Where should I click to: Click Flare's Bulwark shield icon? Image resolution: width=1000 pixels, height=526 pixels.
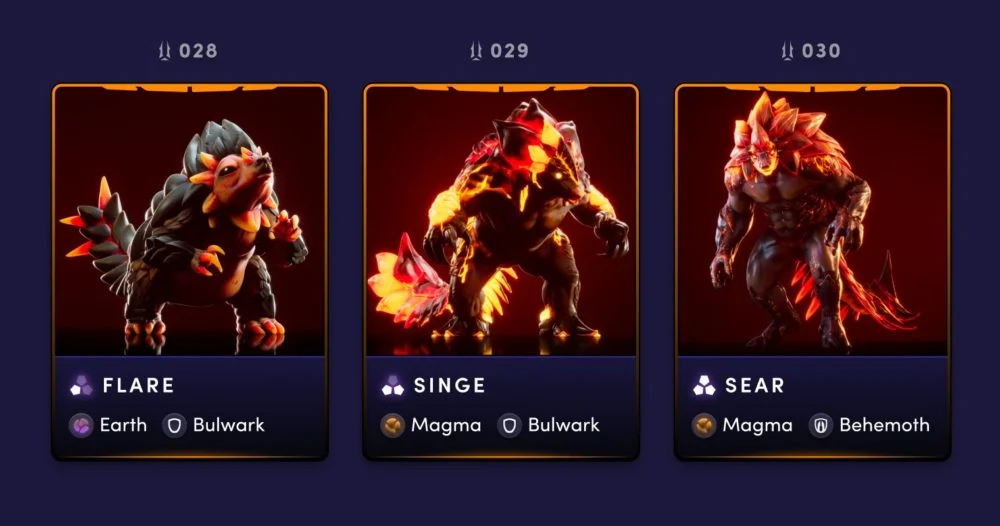(175, 425)
